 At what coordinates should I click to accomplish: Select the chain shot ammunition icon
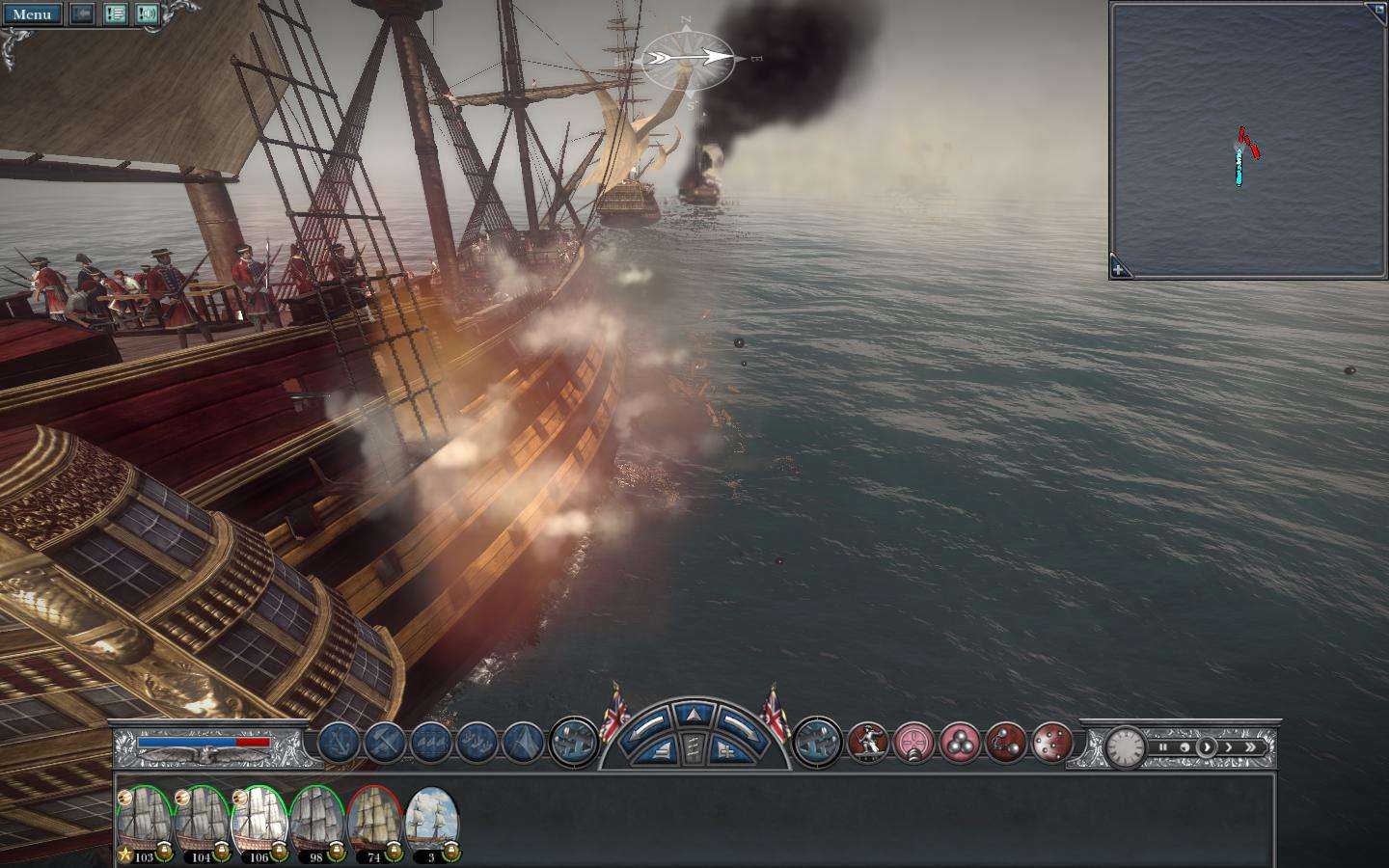[1006, 743]
